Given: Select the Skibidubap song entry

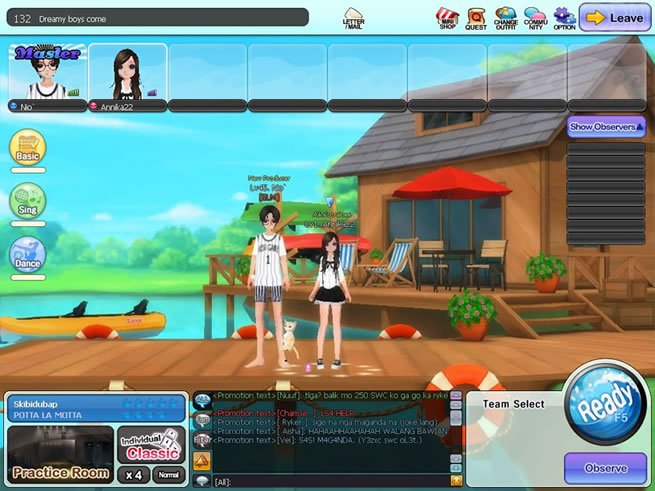Looking at the screenshot, I should coord(95,405).
